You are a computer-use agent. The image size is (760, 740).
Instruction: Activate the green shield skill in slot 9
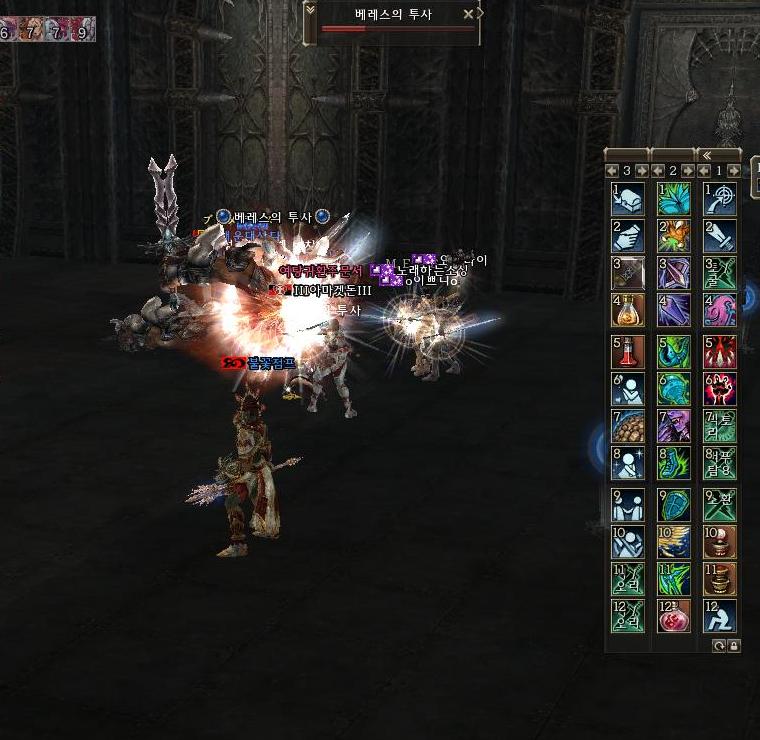[674, 504]
